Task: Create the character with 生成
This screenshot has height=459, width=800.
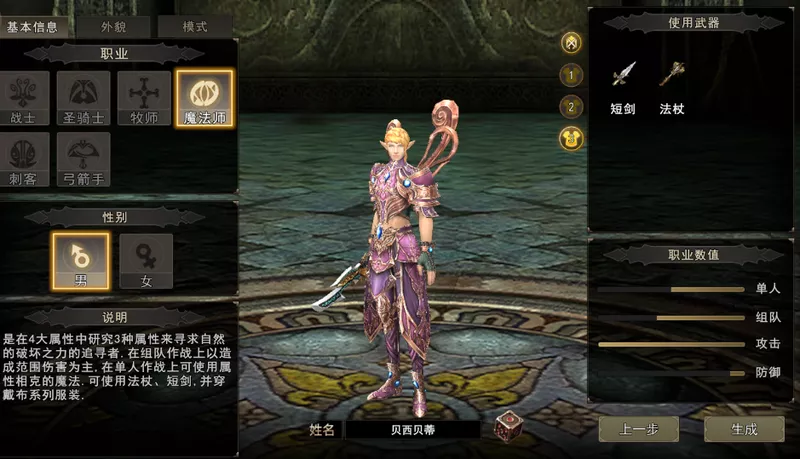Action: click(x=744, y=429)
